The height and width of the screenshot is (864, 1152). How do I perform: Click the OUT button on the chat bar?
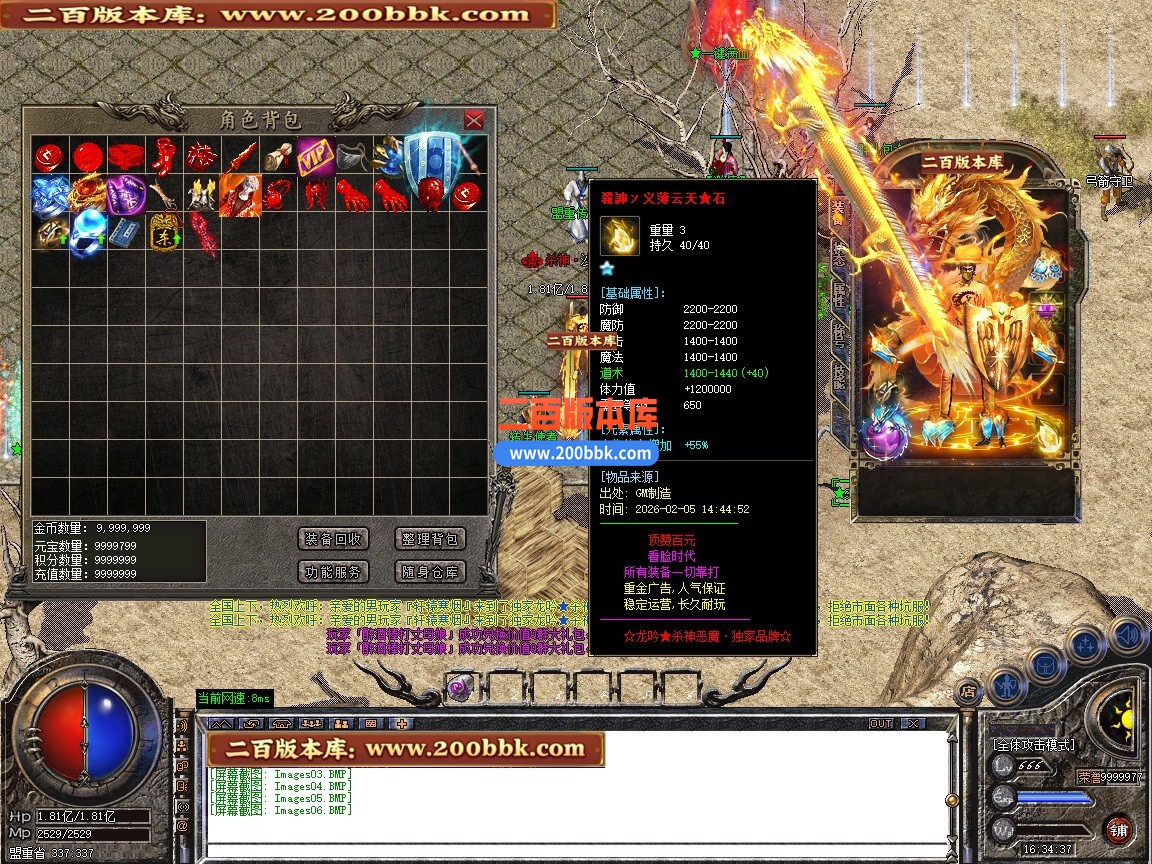[881, 723]
